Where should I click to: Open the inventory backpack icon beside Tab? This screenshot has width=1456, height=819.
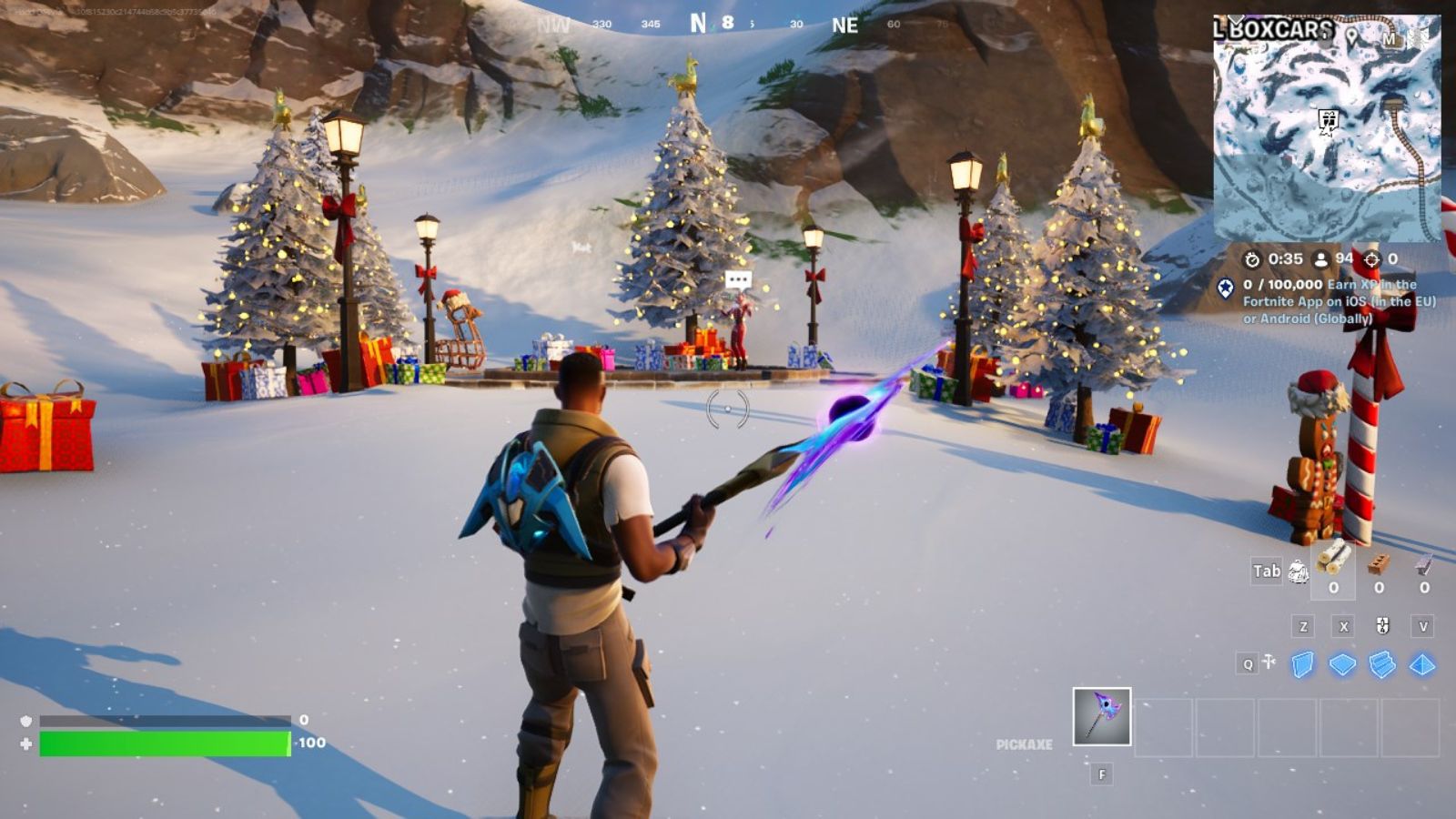click(1299, 572)
